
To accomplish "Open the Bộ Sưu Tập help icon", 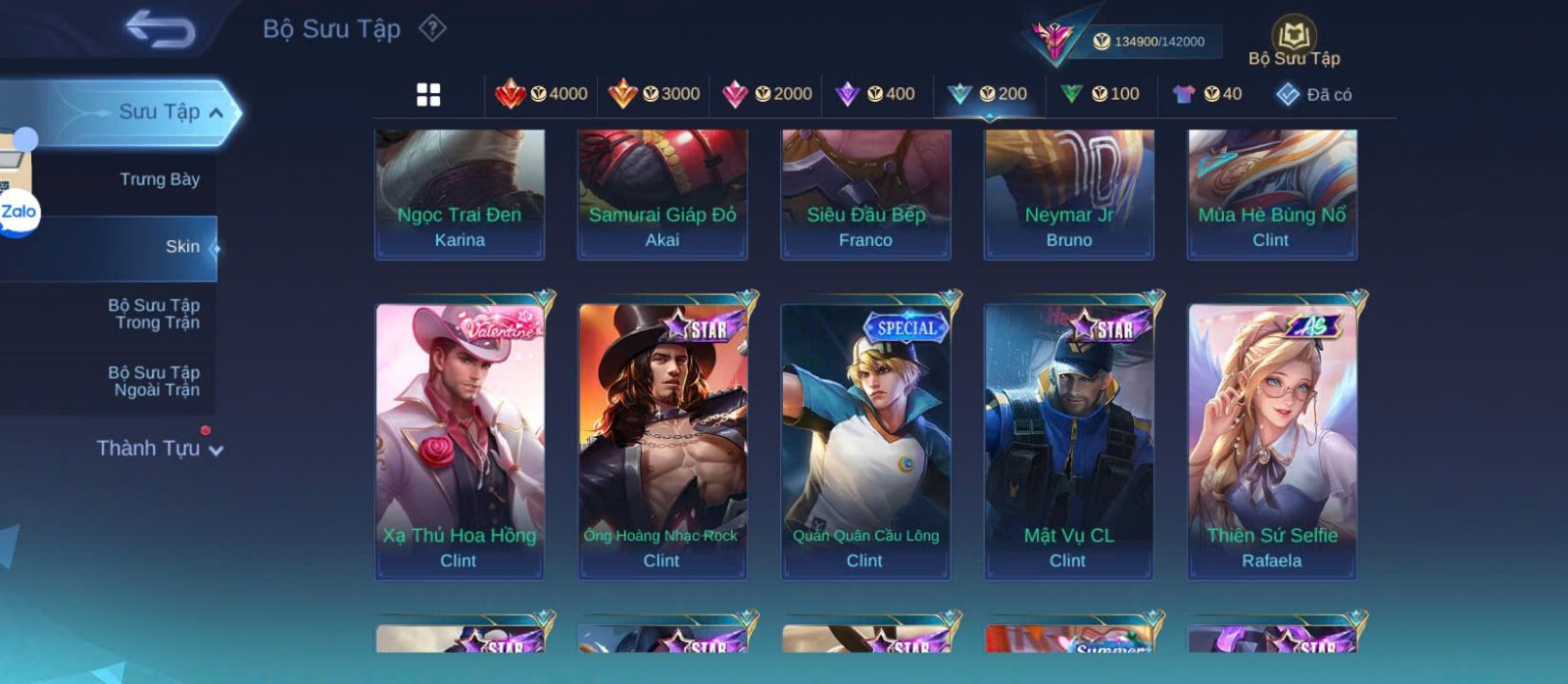I will point(432,28).
